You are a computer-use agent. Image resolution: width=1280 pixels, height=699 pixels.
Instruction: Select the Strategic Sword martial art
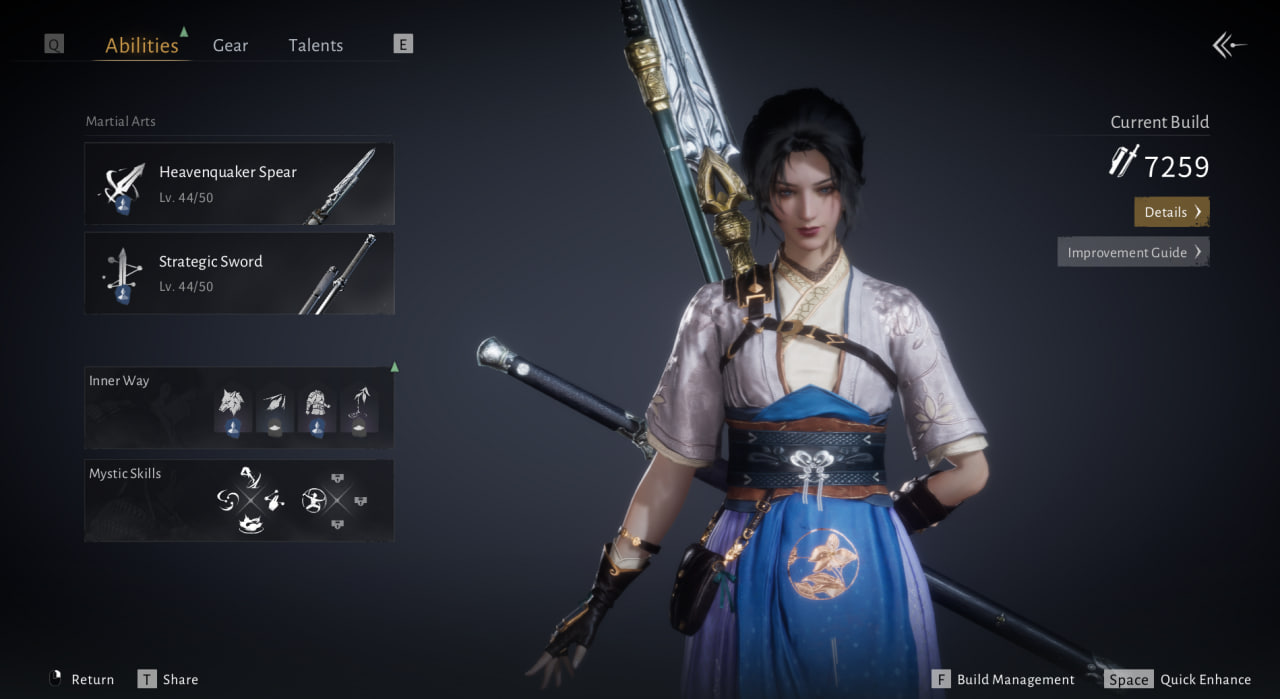pos(239,274)
